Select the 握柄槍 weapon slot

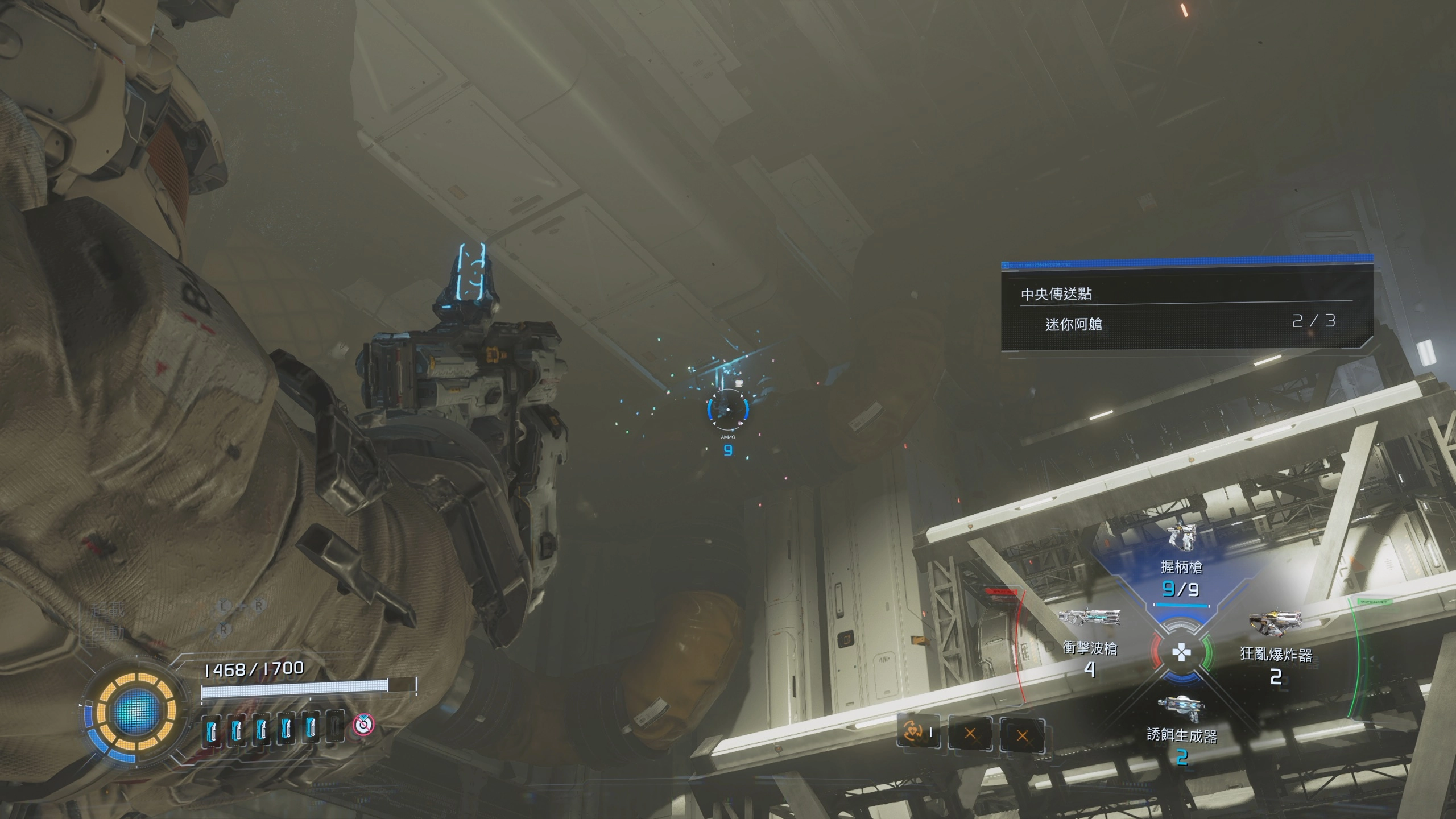pos(1181,562)
